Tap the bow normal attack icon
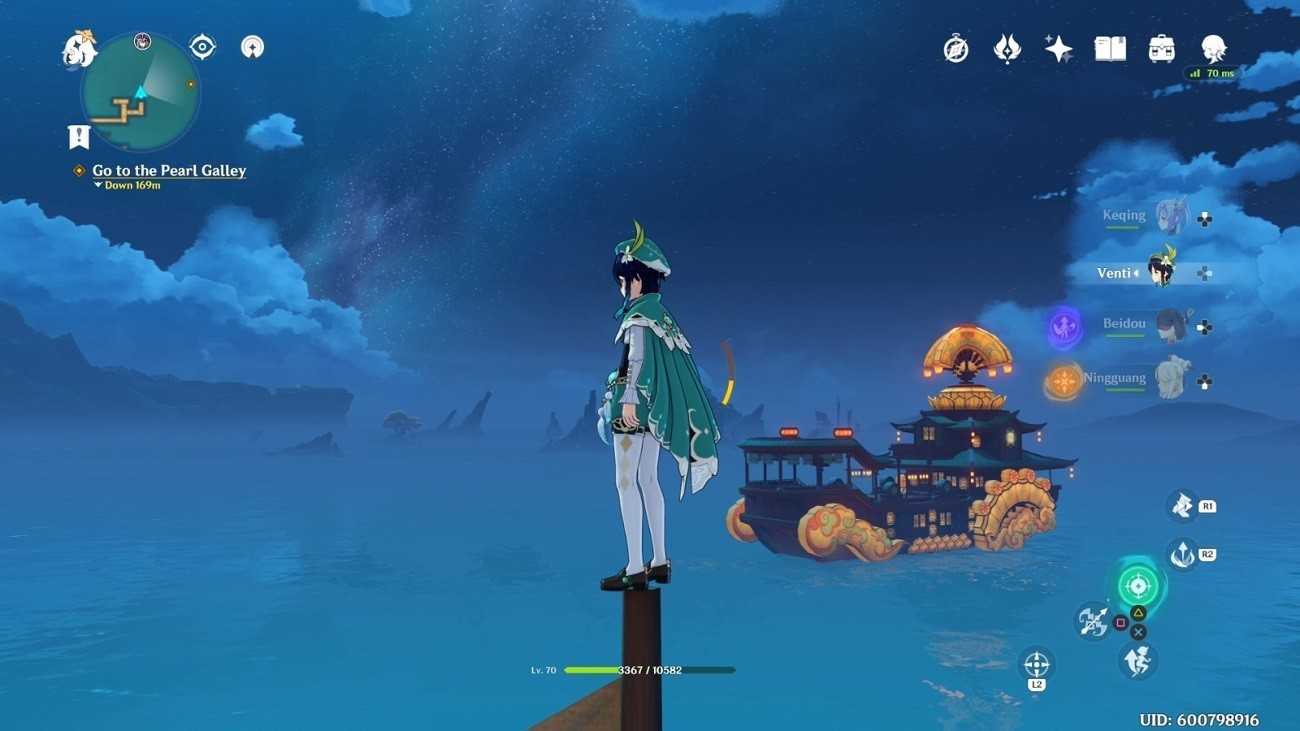The height and width of the screenshot is (731, 1300). coord(1092,621)
